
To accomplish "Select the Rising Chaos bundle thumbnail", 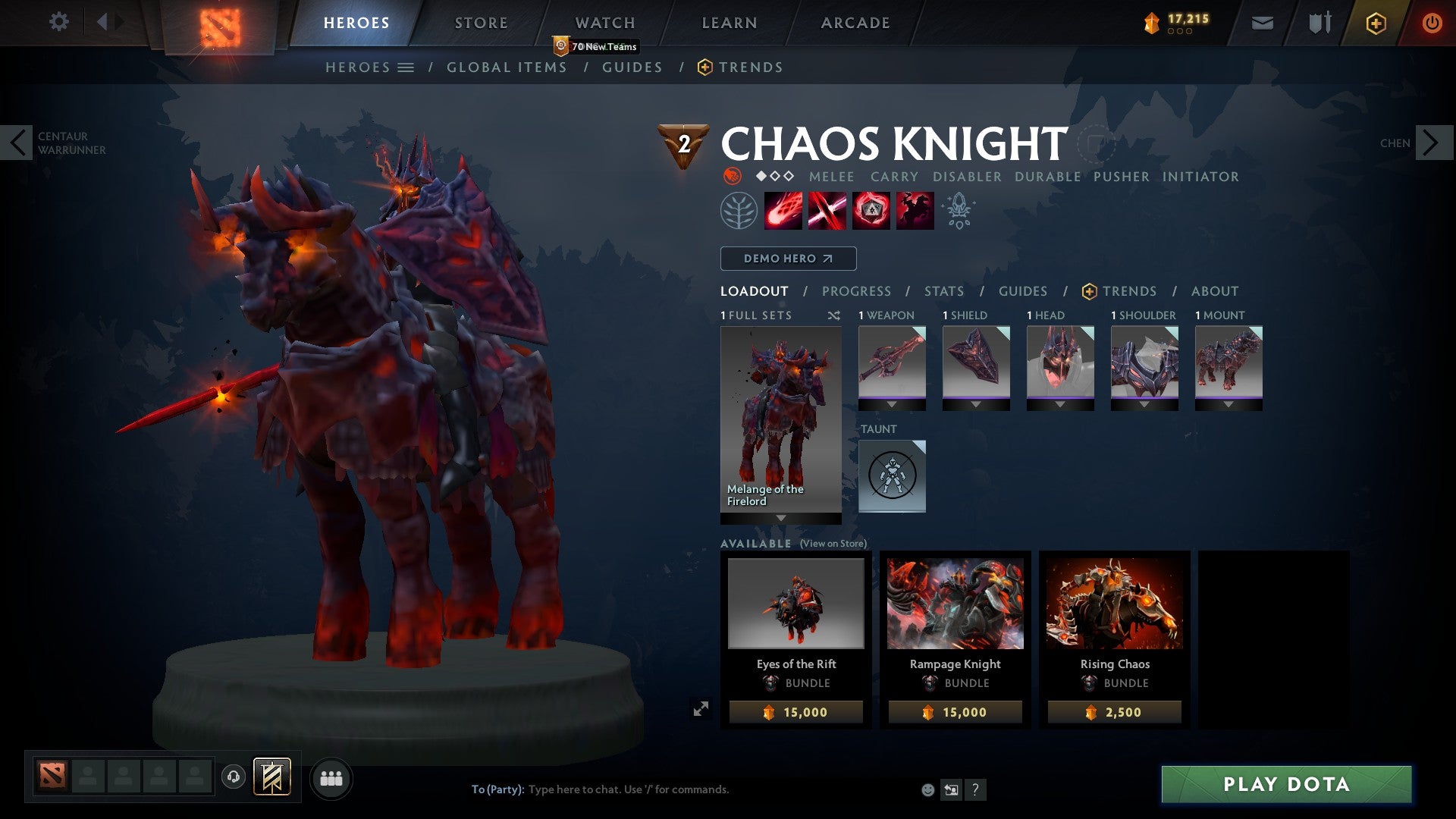I will (x=1115, y=604).
